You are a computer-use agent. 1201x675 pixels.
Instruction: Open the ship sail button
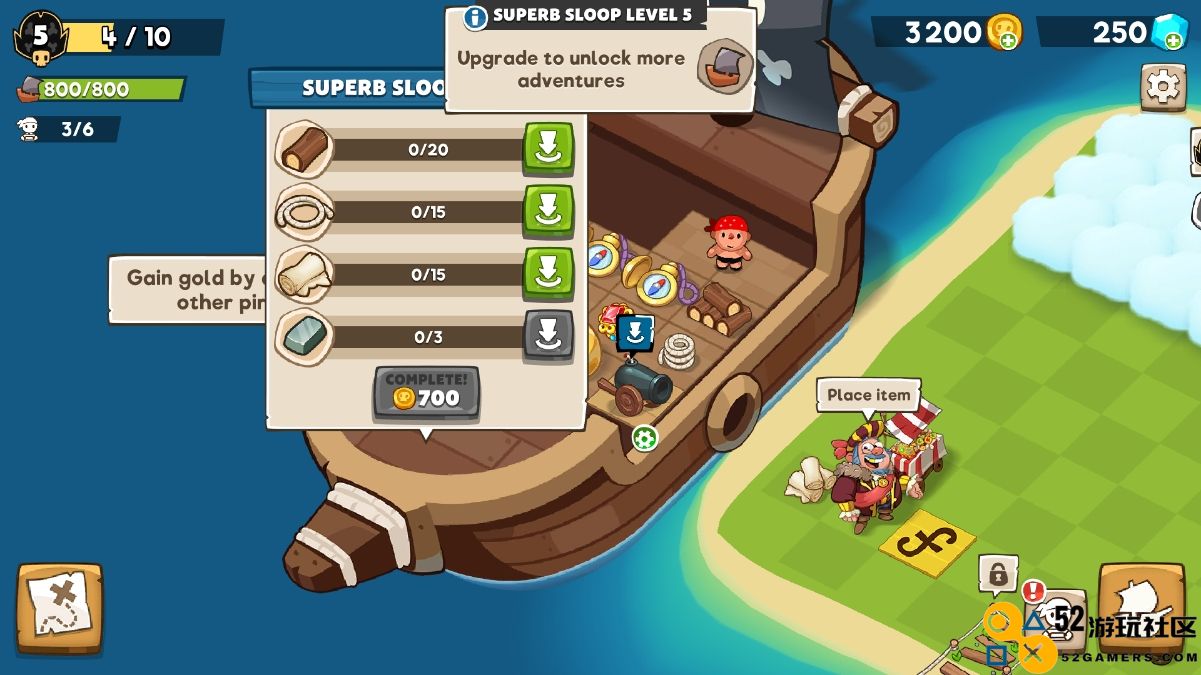point(1142,605)
